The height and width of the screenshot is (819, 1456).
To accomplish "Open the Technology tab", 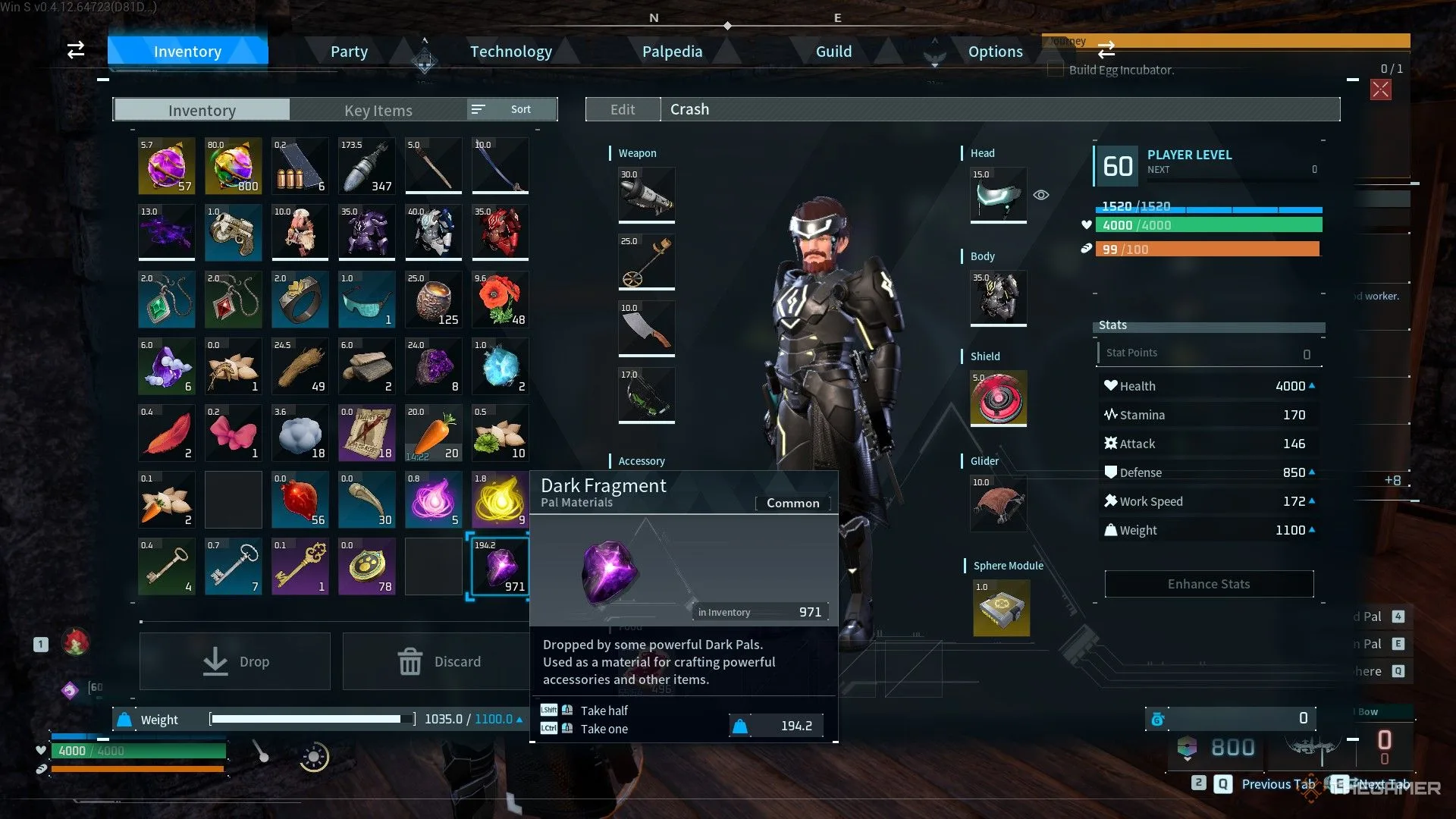I will (510, 52).
